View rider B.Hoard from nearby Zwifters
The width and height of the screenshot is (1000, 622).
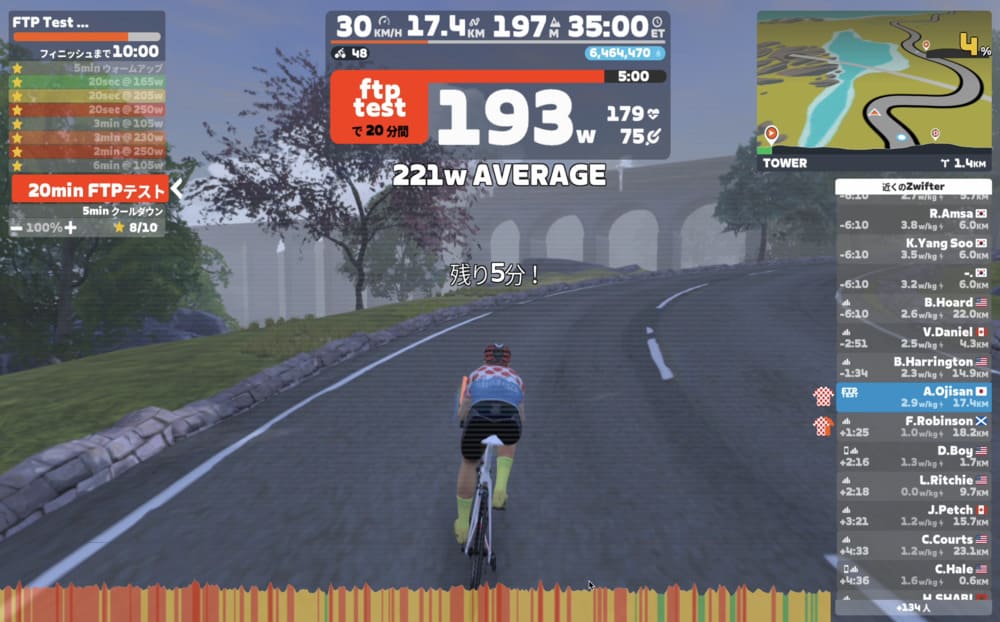click(x=912, y=308)
